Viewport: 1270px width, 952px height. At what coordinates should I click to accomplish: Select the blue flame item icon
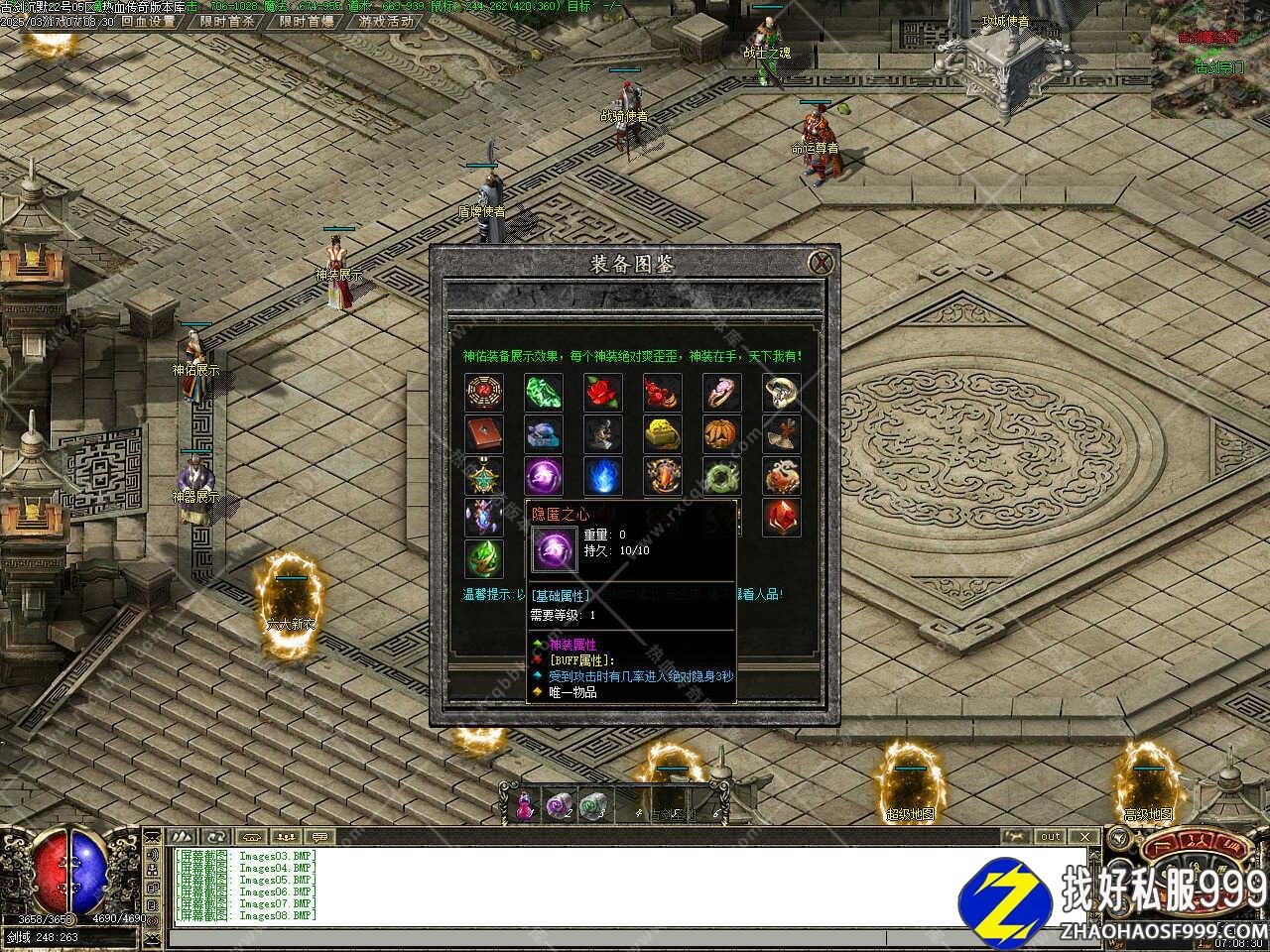pyautogui.click(x=603, y=476)
